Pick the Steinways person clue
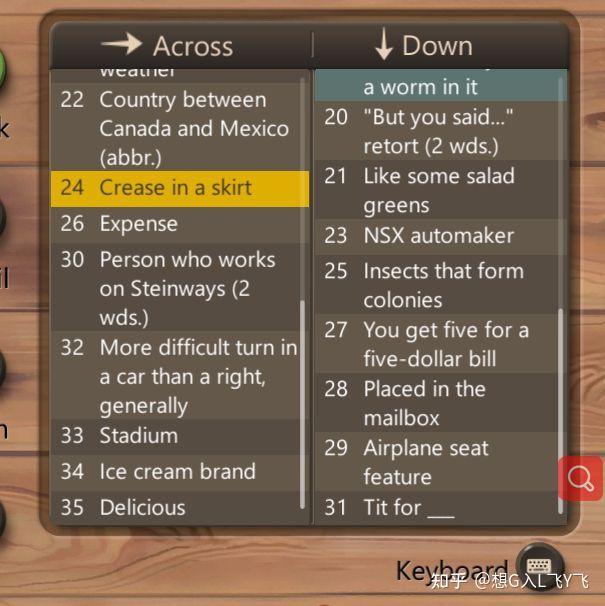605x606 pixels. (x=180, y=288)
